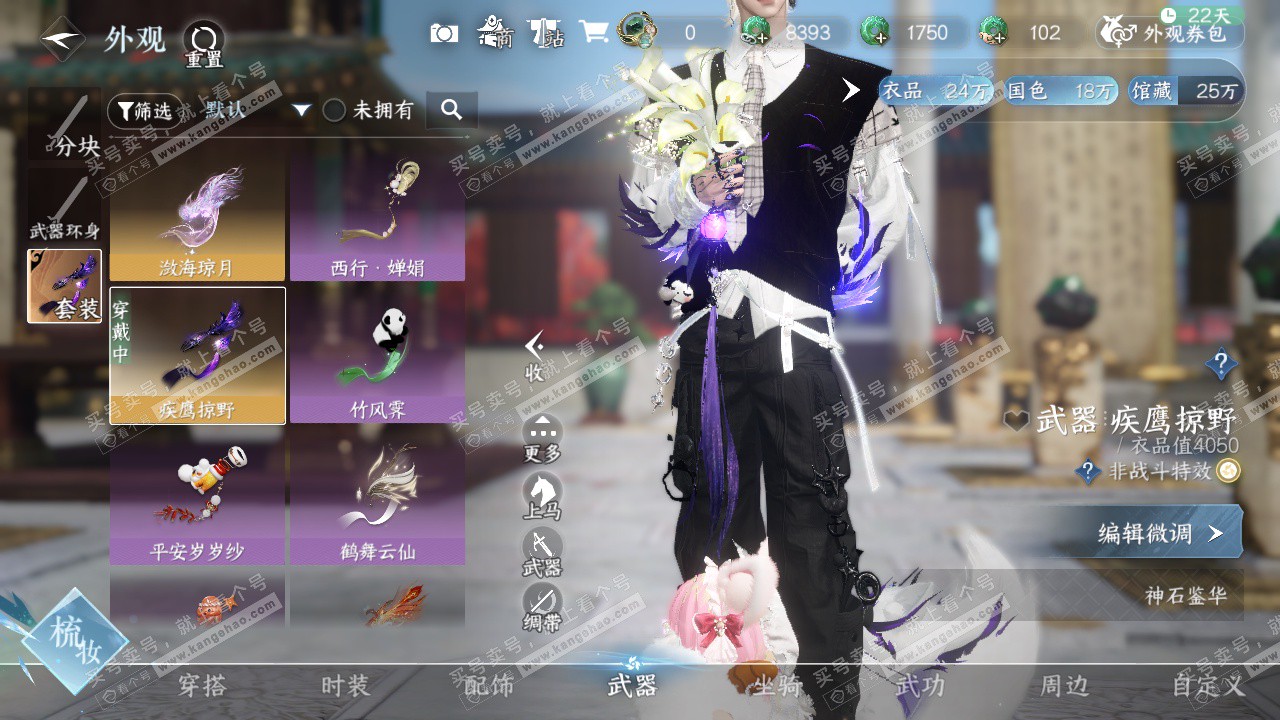
Task: Collapse the panel with the 收 button
Action: tap(535, 357)
